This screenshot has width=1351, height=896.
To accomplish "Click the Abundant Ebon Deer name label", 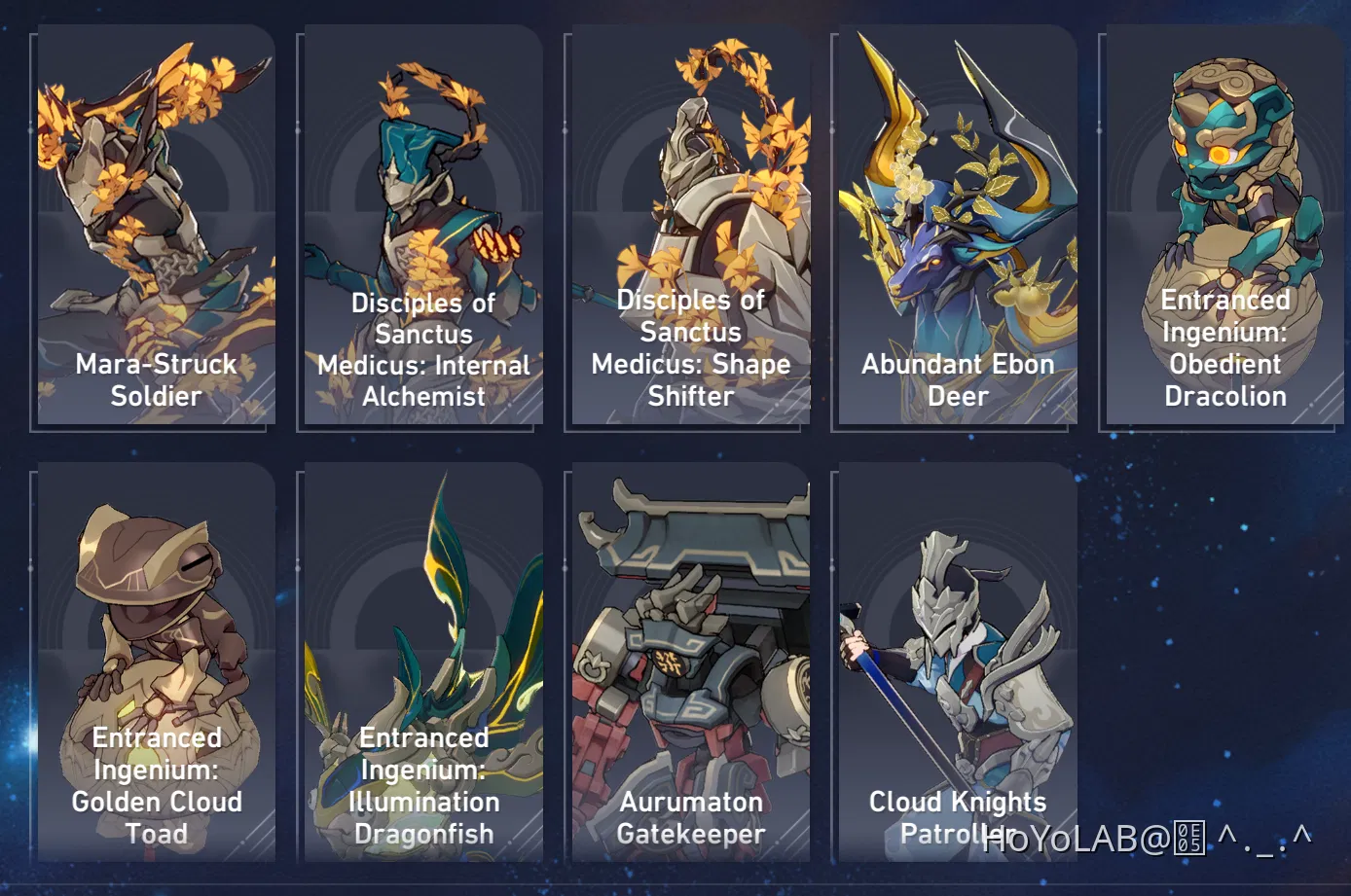I will click(x=957, y=379).
